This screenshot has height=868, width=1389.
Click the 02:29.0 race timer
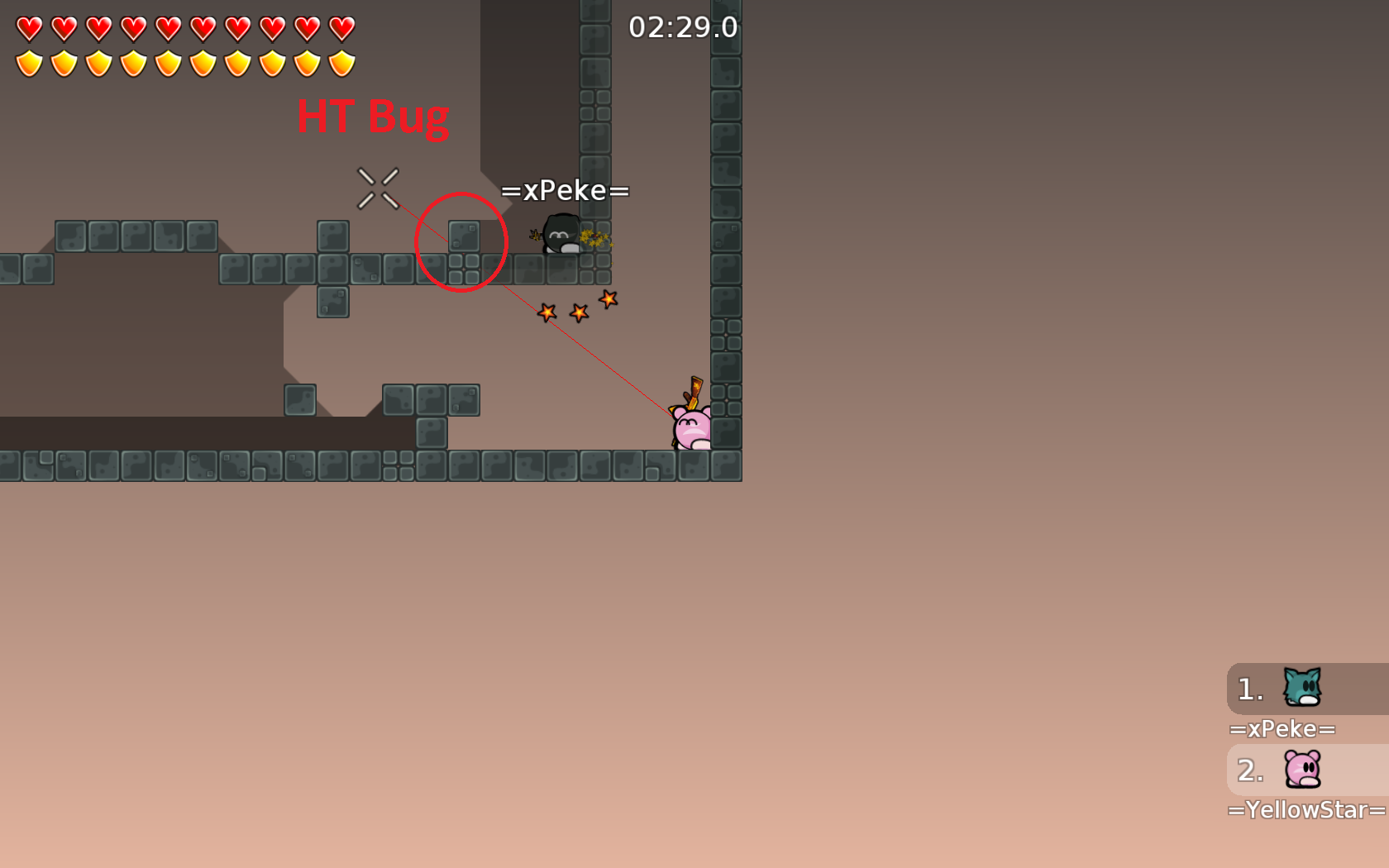[x=682, y=27]
